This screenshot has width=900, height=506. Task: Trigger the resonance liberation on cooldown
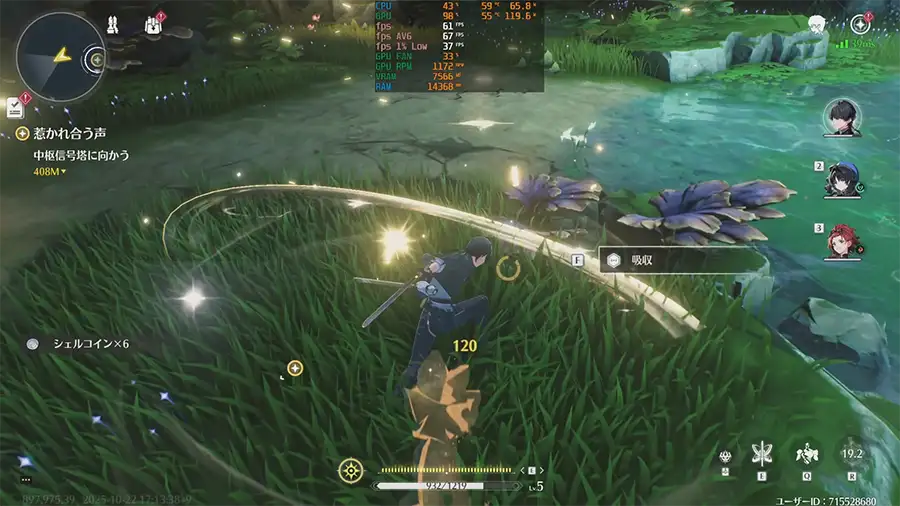[852, 454]
